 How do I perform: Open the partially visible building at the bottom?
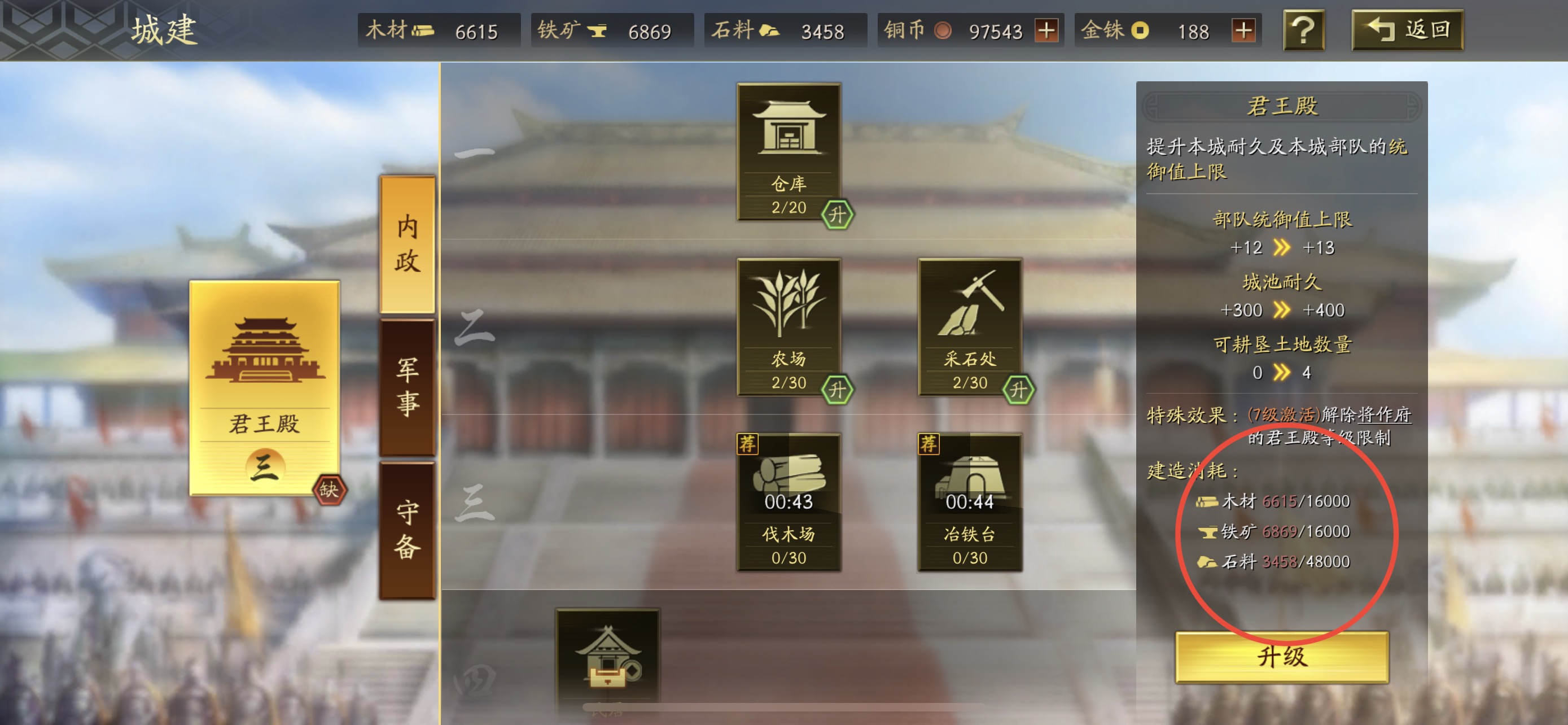pos(607,663)
